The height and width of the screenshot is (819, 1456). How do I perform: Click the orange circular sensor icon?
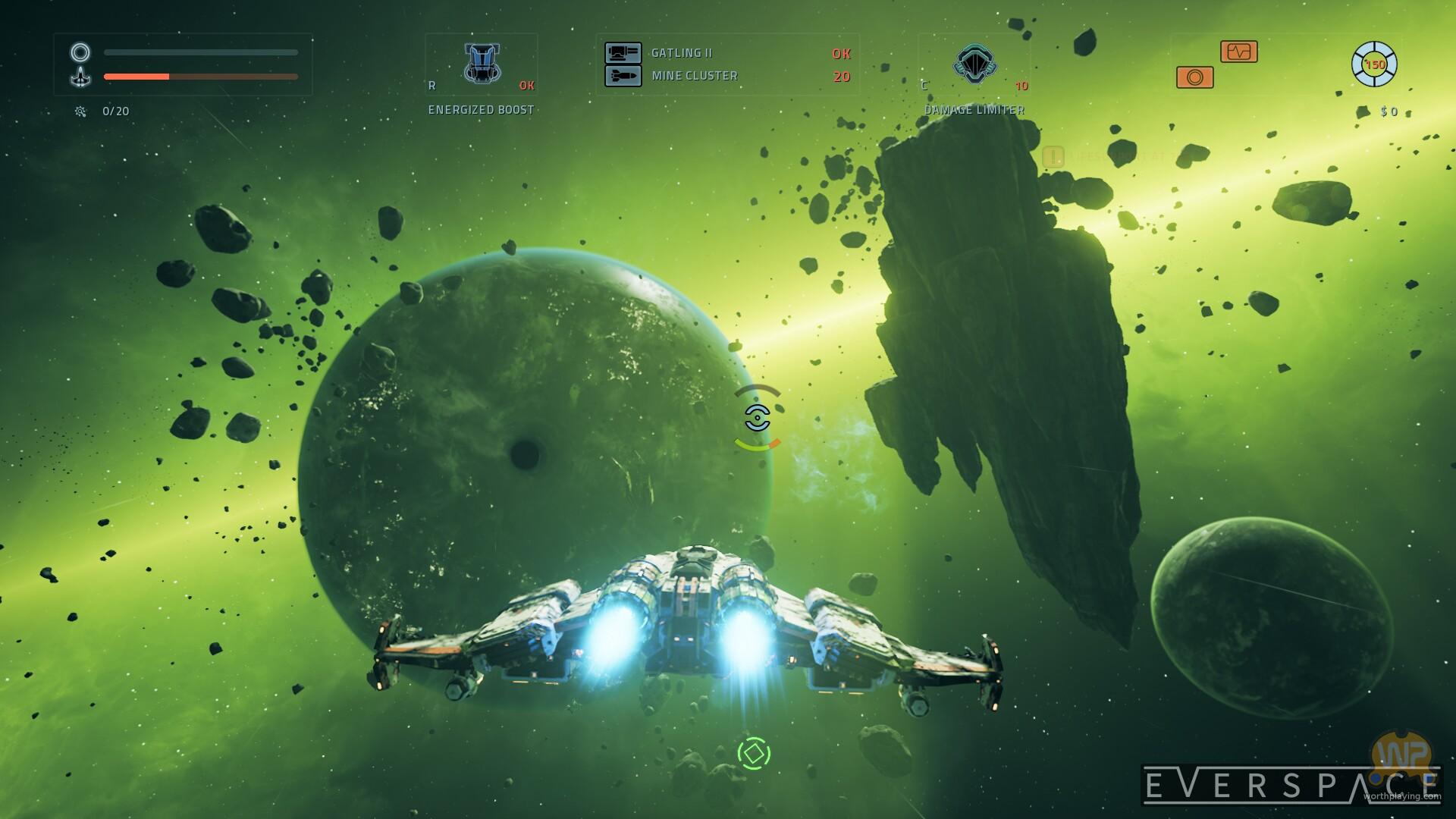(1194, 77)
